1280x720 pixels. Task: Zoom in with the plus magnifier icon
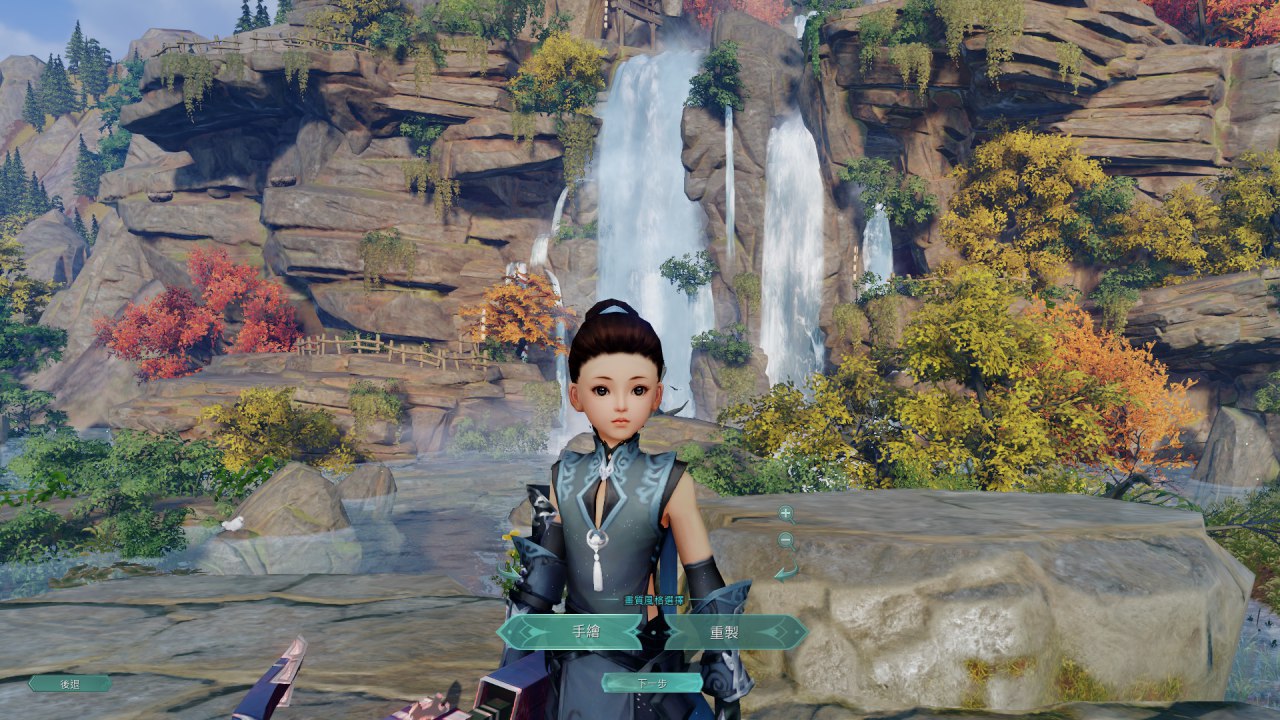pyautogui.click(x=786, y=514)
